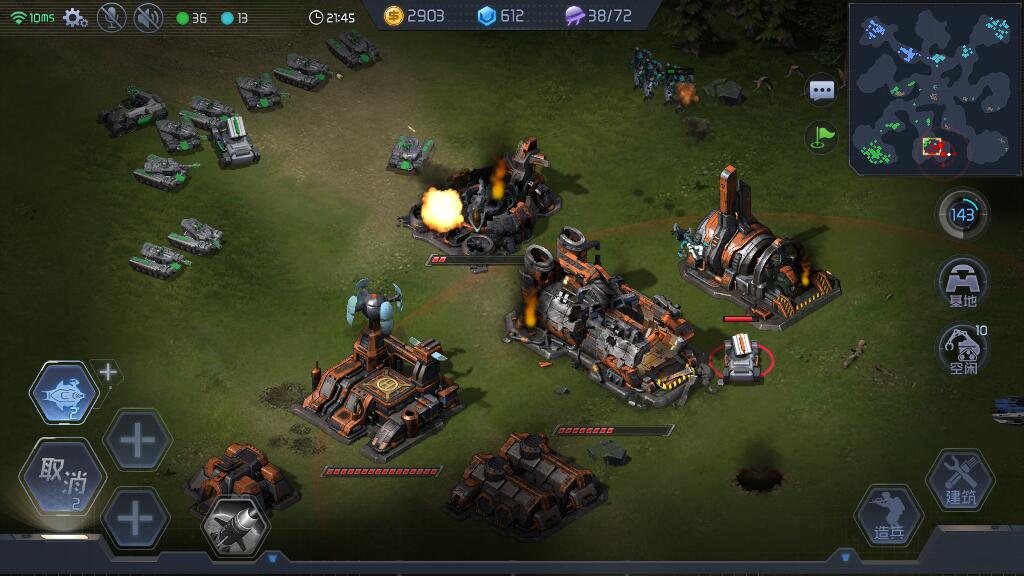Open the chat bubble button
This screenshot has height=576, width=1024.
tap(822, 91)
